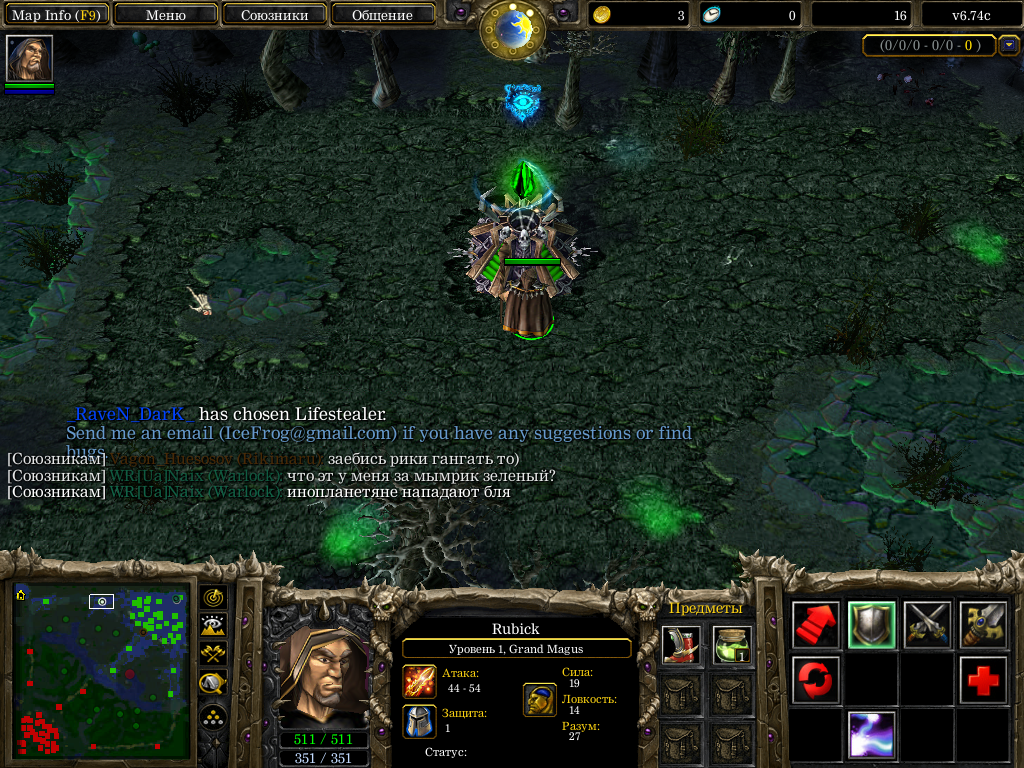1024x768 pixels.
Task: Select the Move command red arrow
Action: point(816,625)
